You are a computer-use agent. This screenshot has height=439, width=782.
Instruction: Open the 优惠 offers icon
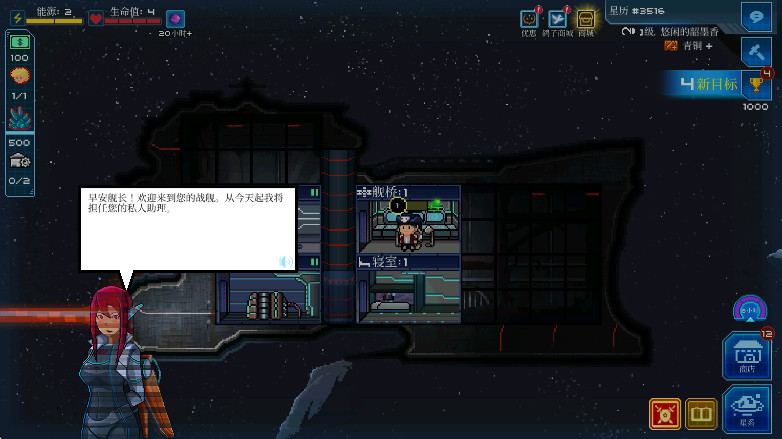pyautogui.click(x=529, y=19)
